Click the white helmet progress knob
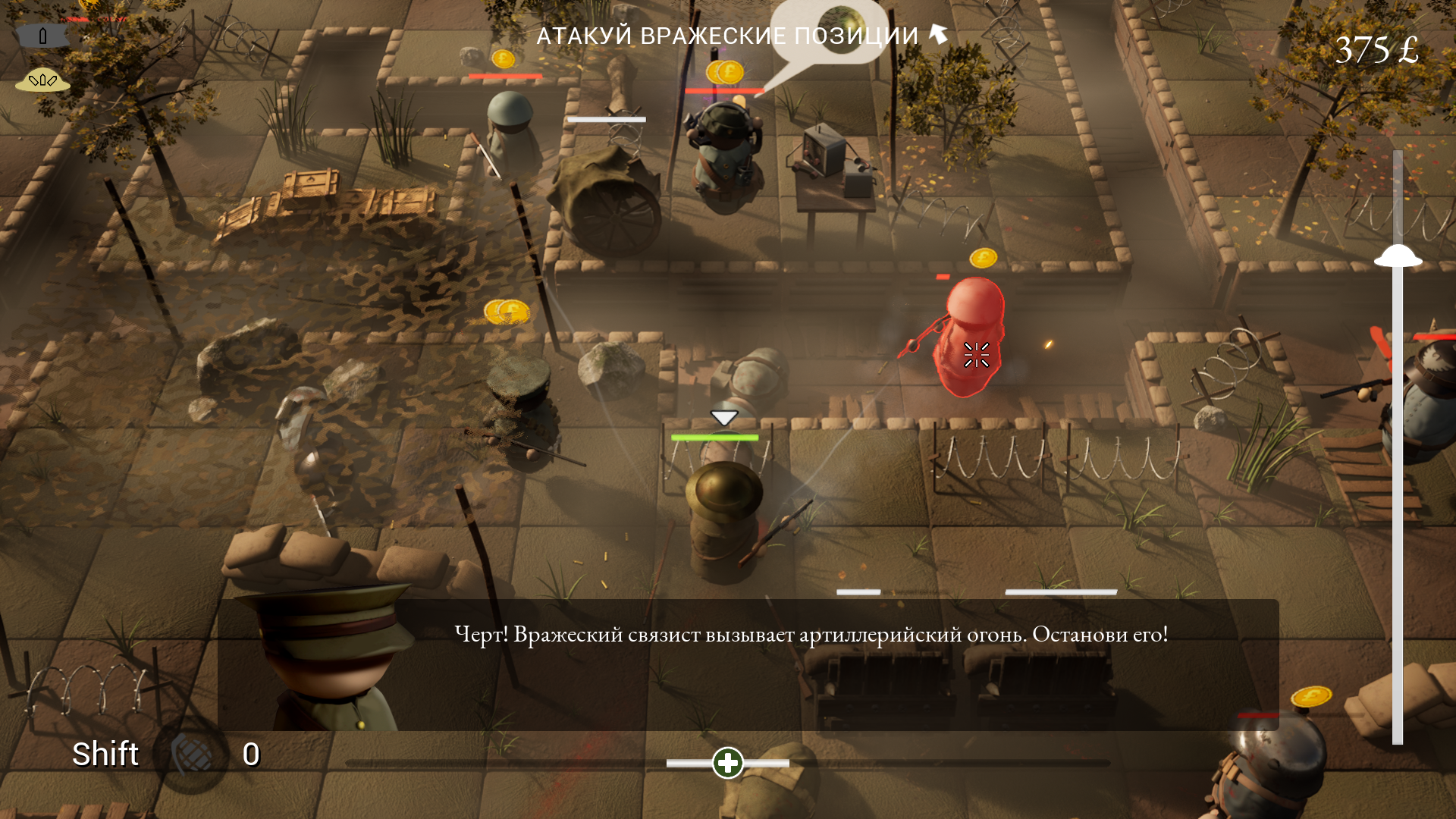 (1398, 256)
